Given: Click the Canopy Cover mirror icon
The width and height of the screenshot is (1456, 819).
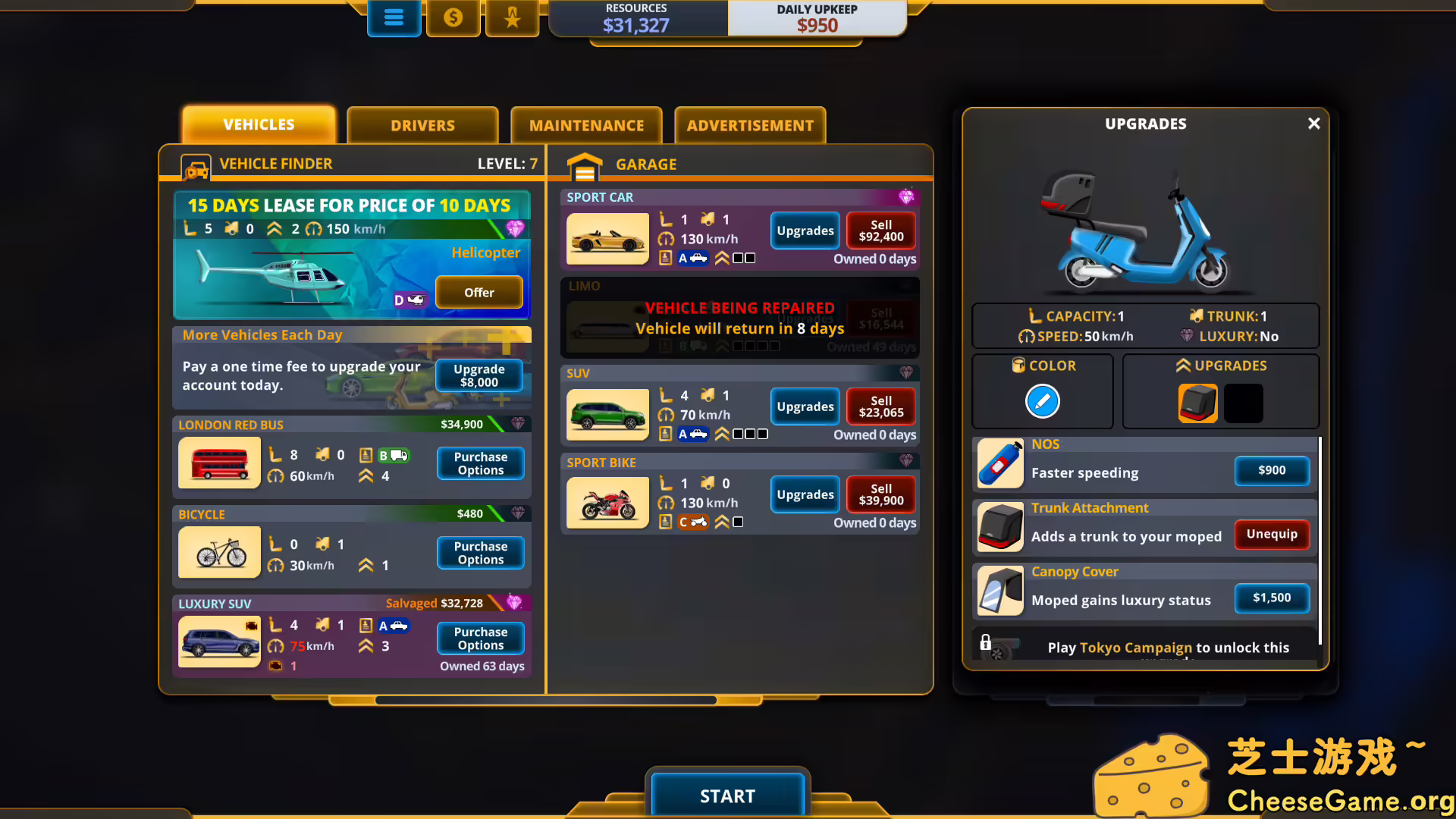Looking at the screenshot, I should (x=1000, y=591).
